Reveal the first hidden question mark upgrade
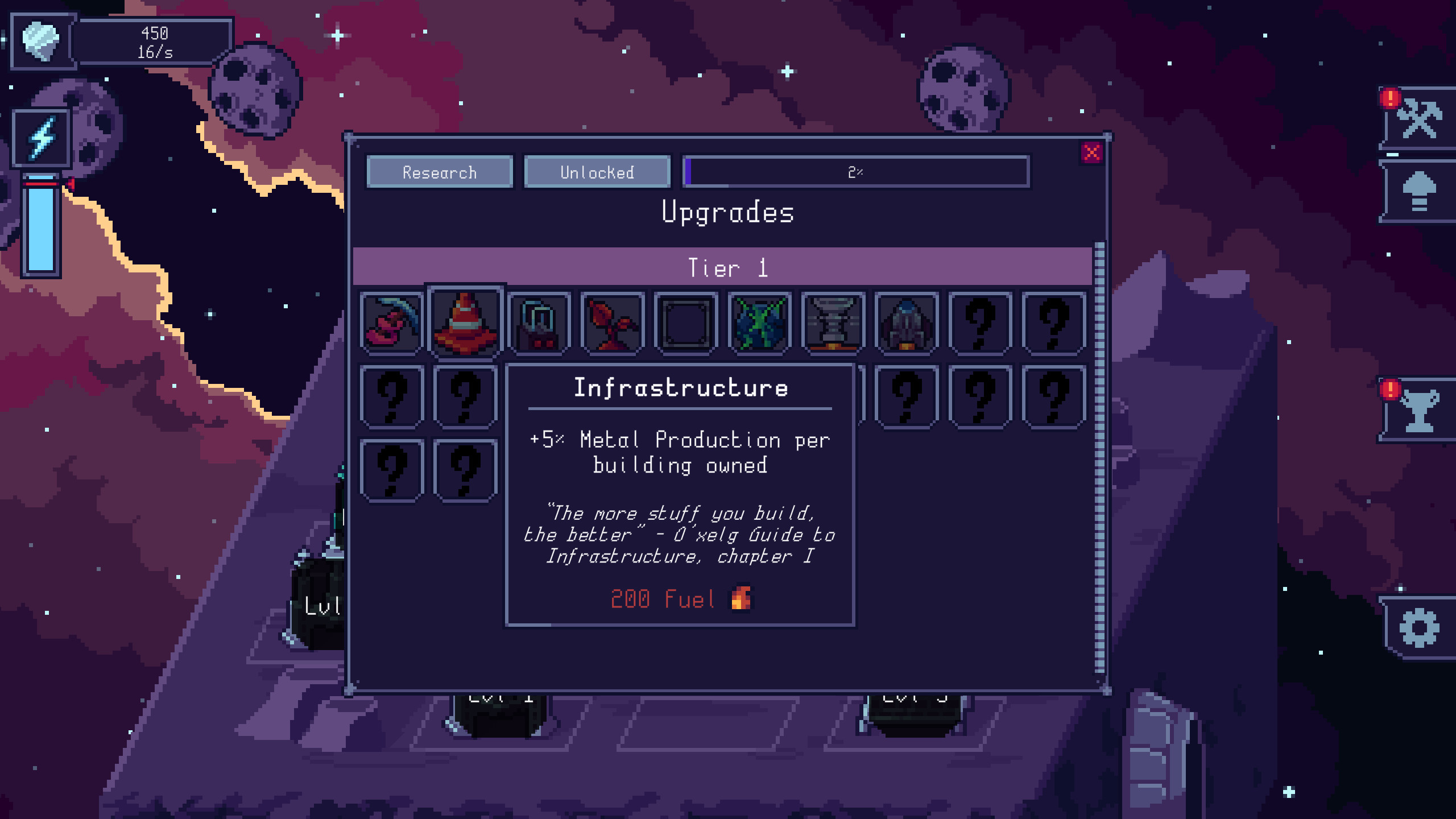Screen dimensions: 1456x819 click(x=979, y=322)
